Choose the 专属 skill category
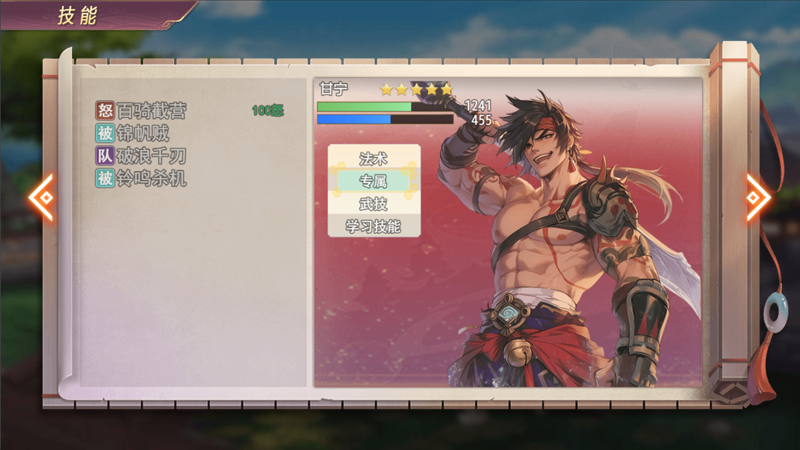800x450 pixels. coord(373,181)
